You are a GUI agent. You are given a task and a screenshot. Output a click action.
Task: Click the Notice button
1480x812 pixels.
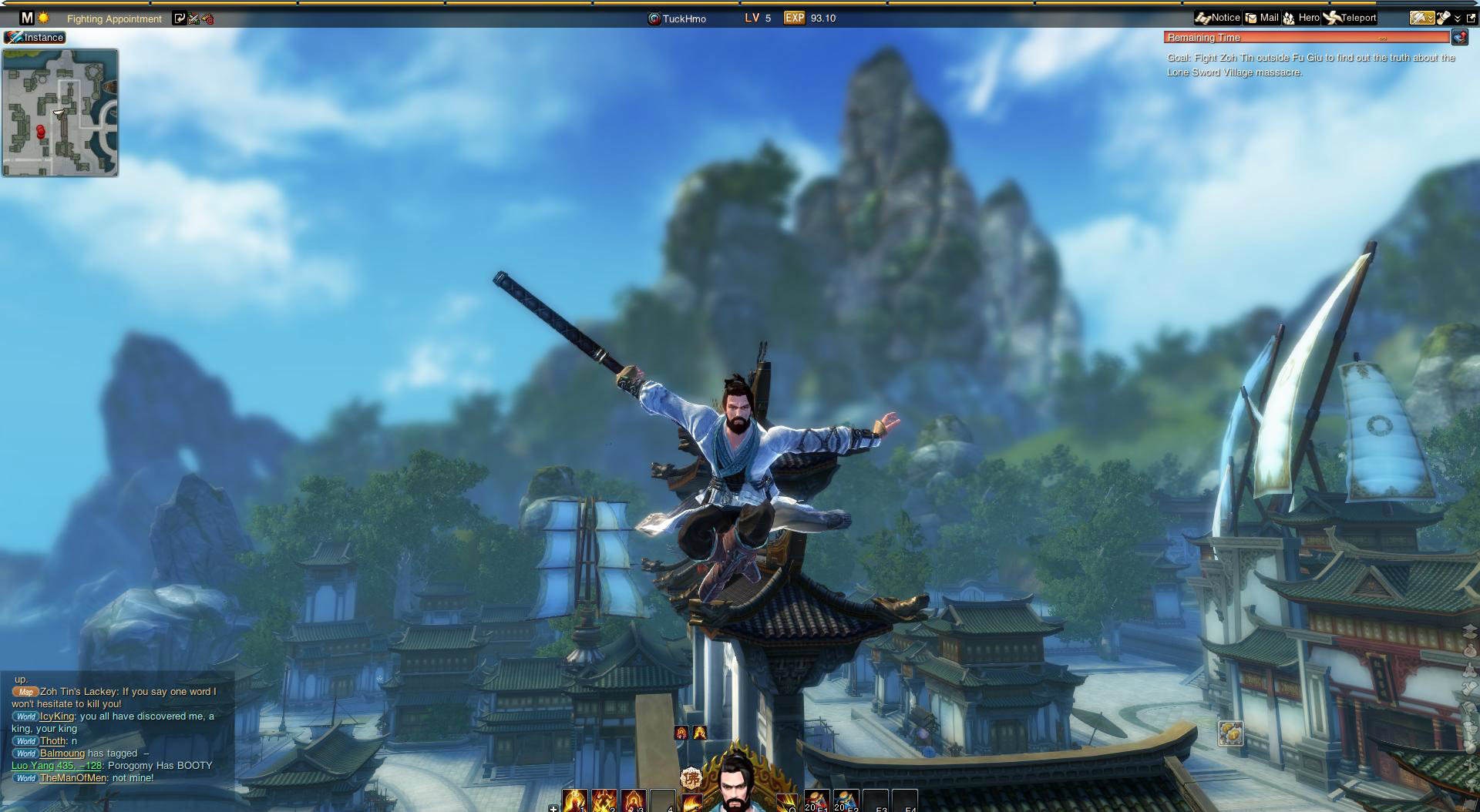pyautogui.click(x=1218, y=17)
